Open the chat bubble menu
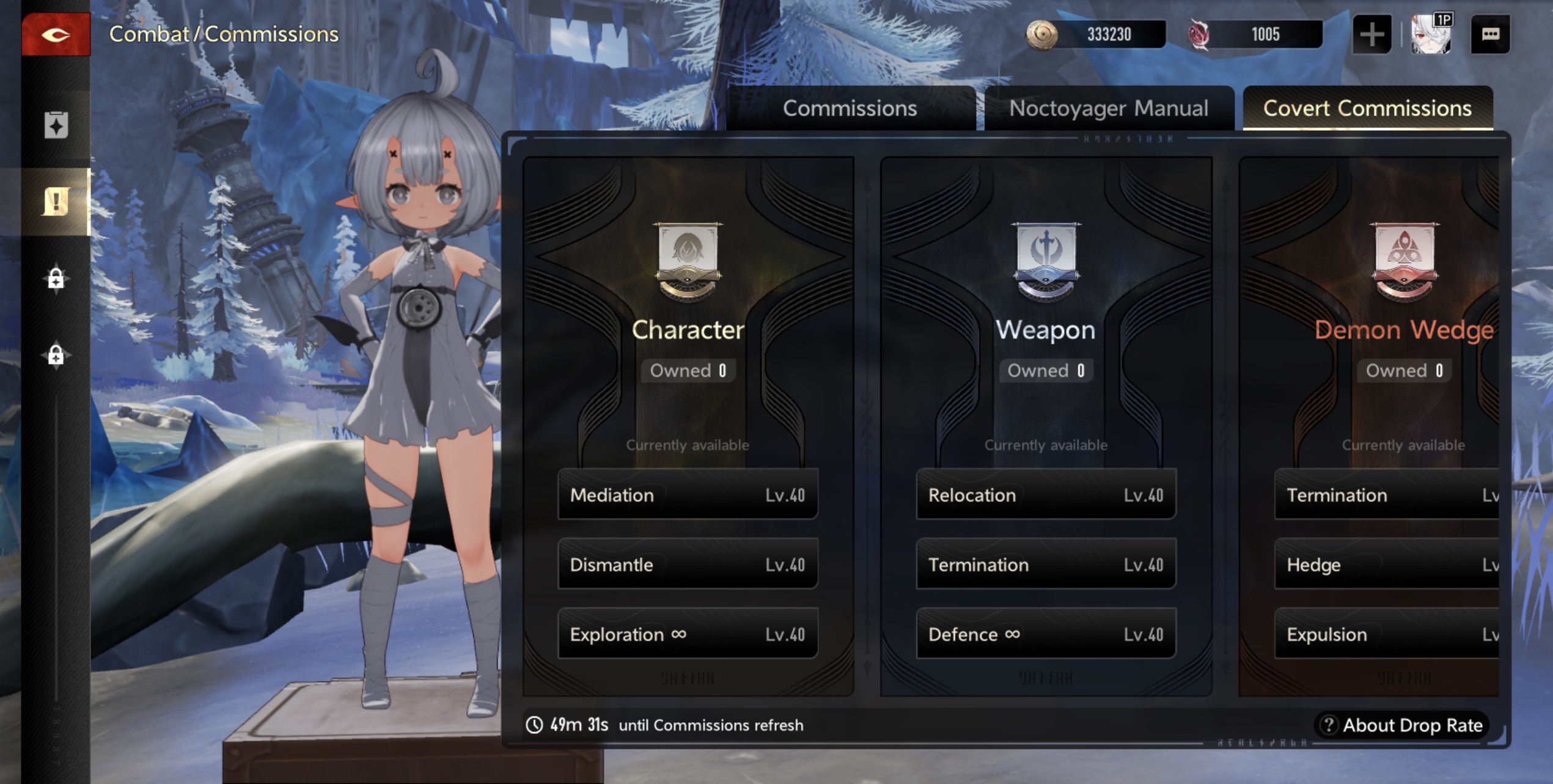The height and width of the screenshot is (784, 1553). tap(1489, 35)
